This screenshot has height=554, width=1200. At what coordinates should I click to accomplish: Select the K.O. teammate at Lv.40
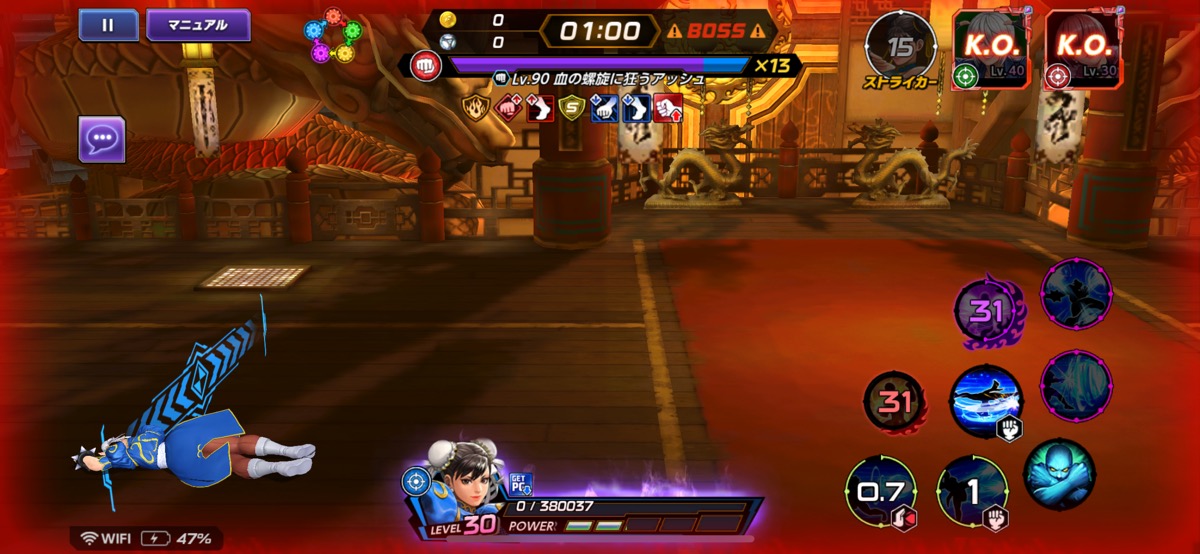tap(989, 49)
